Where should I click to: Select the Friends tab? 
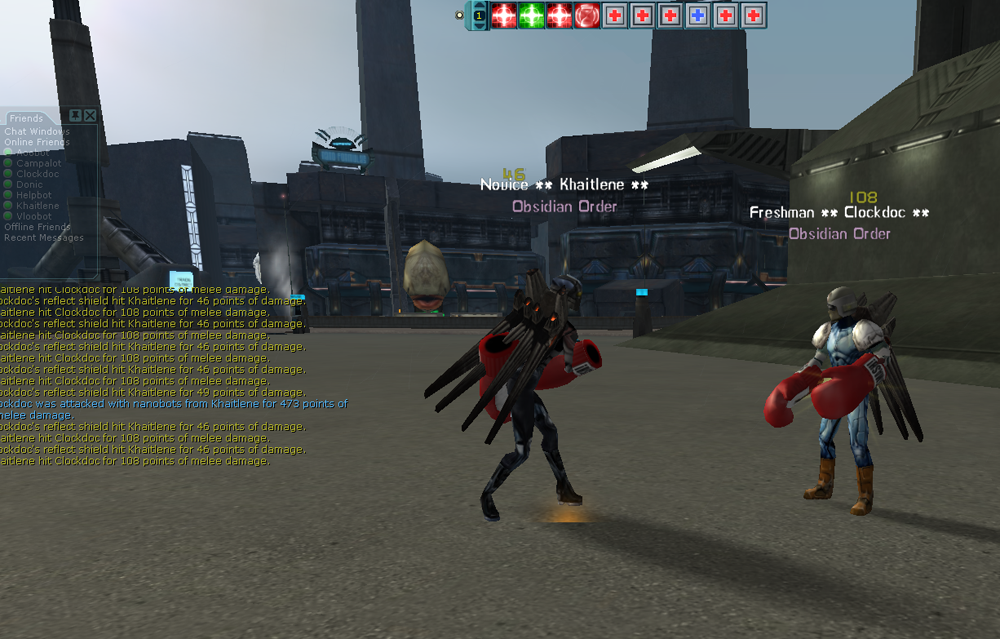pyautogui.click(x=26, y=119)
